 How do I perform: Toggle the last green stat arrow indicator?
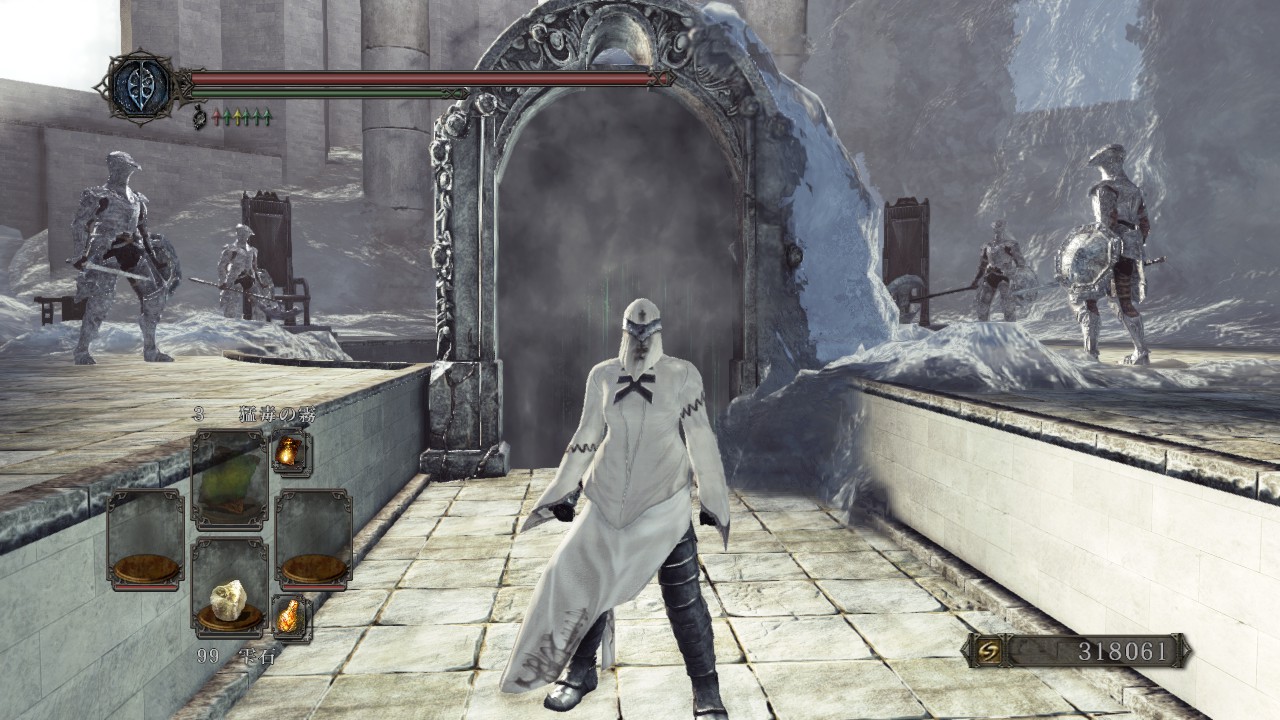point(268,116)
